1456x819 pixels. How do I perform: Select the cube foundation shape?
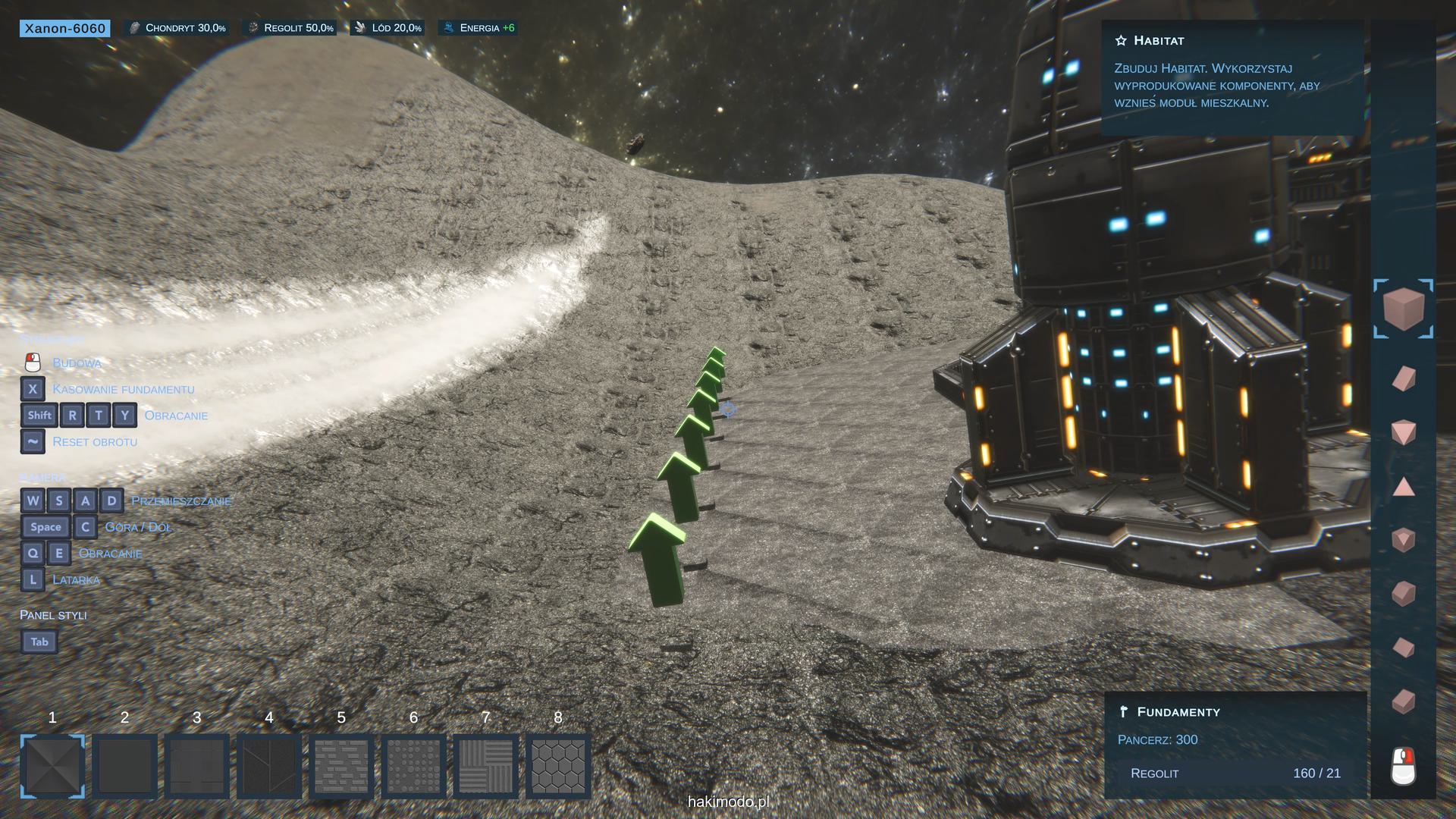[x=1403, y=308]
